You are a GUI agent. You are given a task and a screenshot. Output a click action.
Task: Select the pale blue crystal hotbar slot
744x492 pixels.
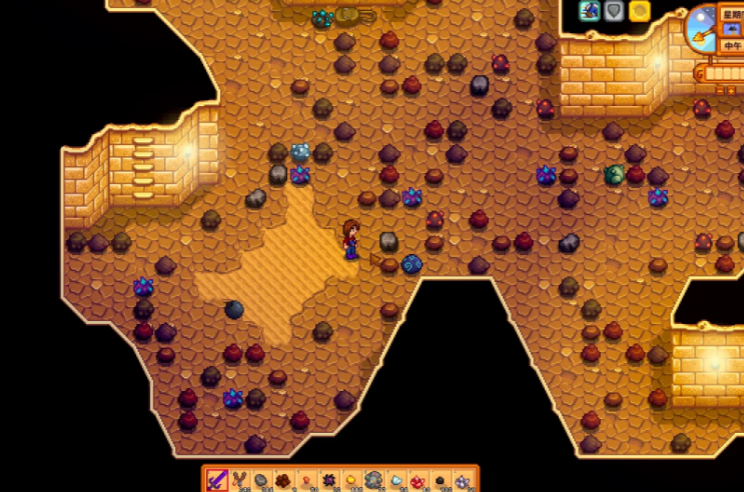(396, 480)
